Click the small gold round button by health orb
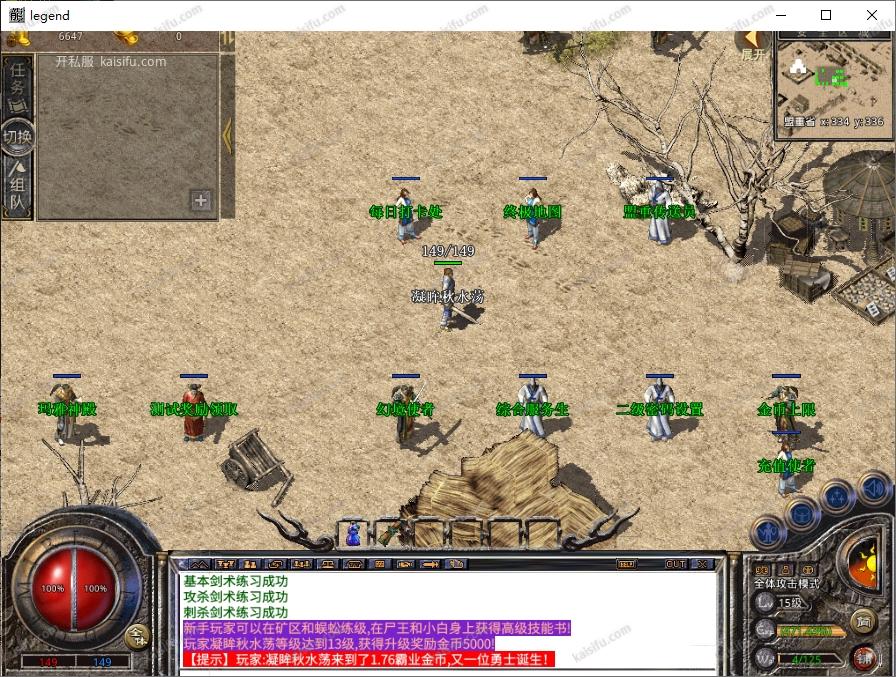The height and width of the screenshot is (677, 896). coord(137,634)
